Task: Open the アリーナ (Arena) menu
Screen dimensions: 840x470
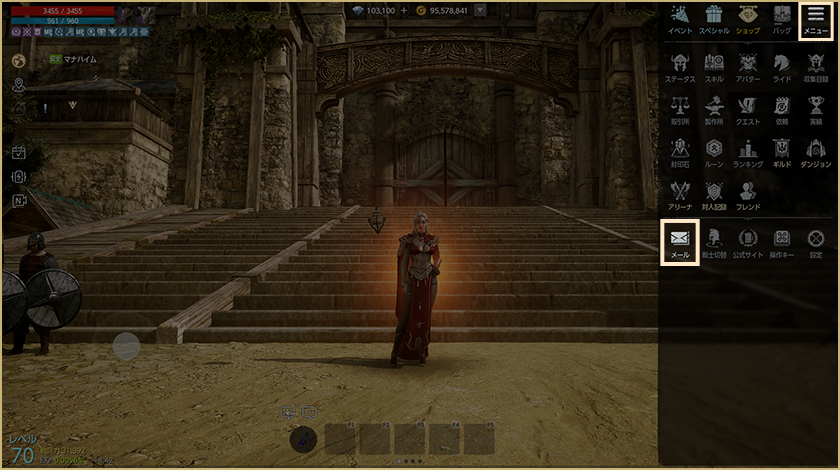Action: click(x=680, y=194)
